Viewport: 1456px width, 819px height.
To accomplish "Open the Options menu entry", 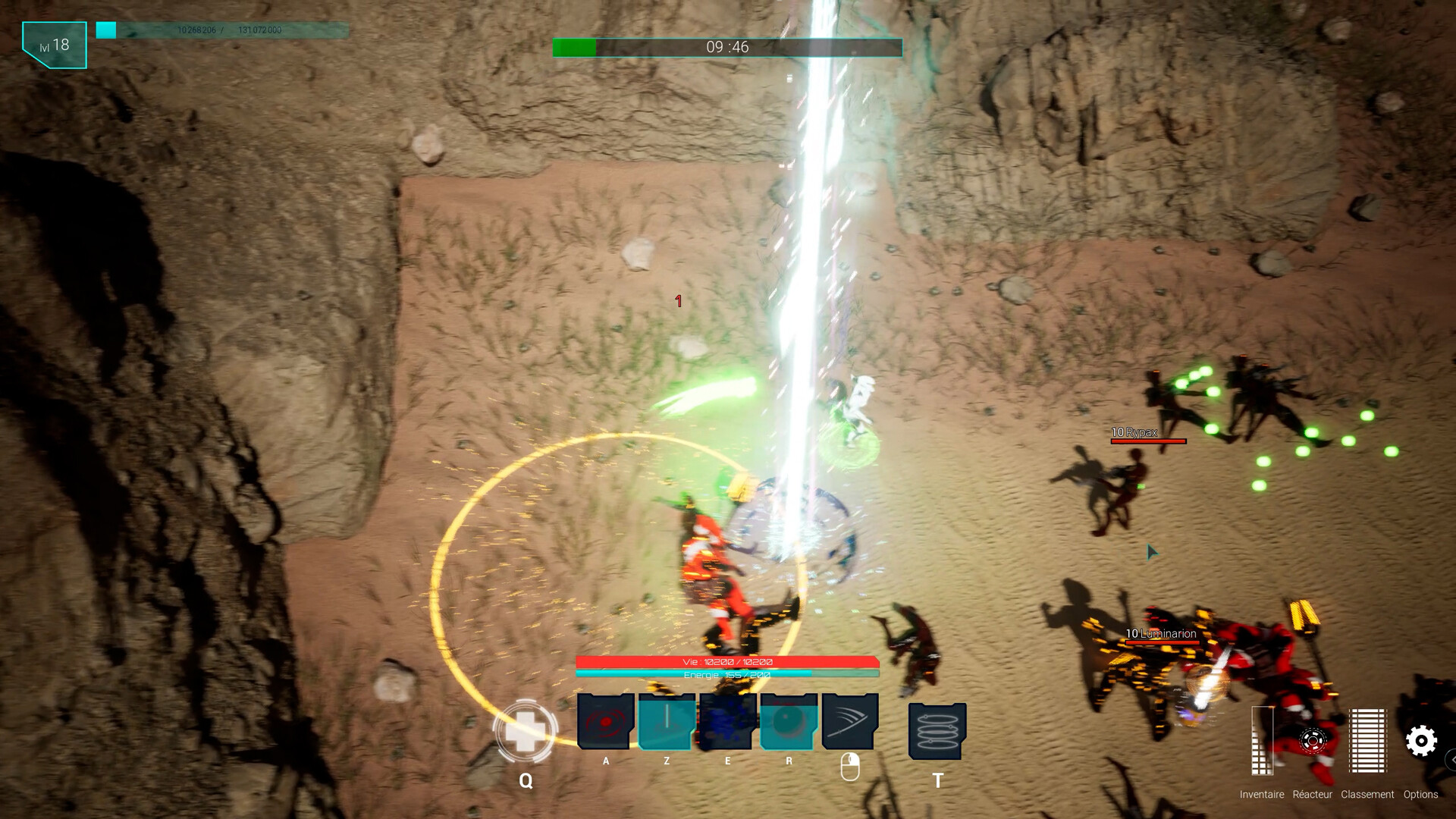I will [1421, 795].
